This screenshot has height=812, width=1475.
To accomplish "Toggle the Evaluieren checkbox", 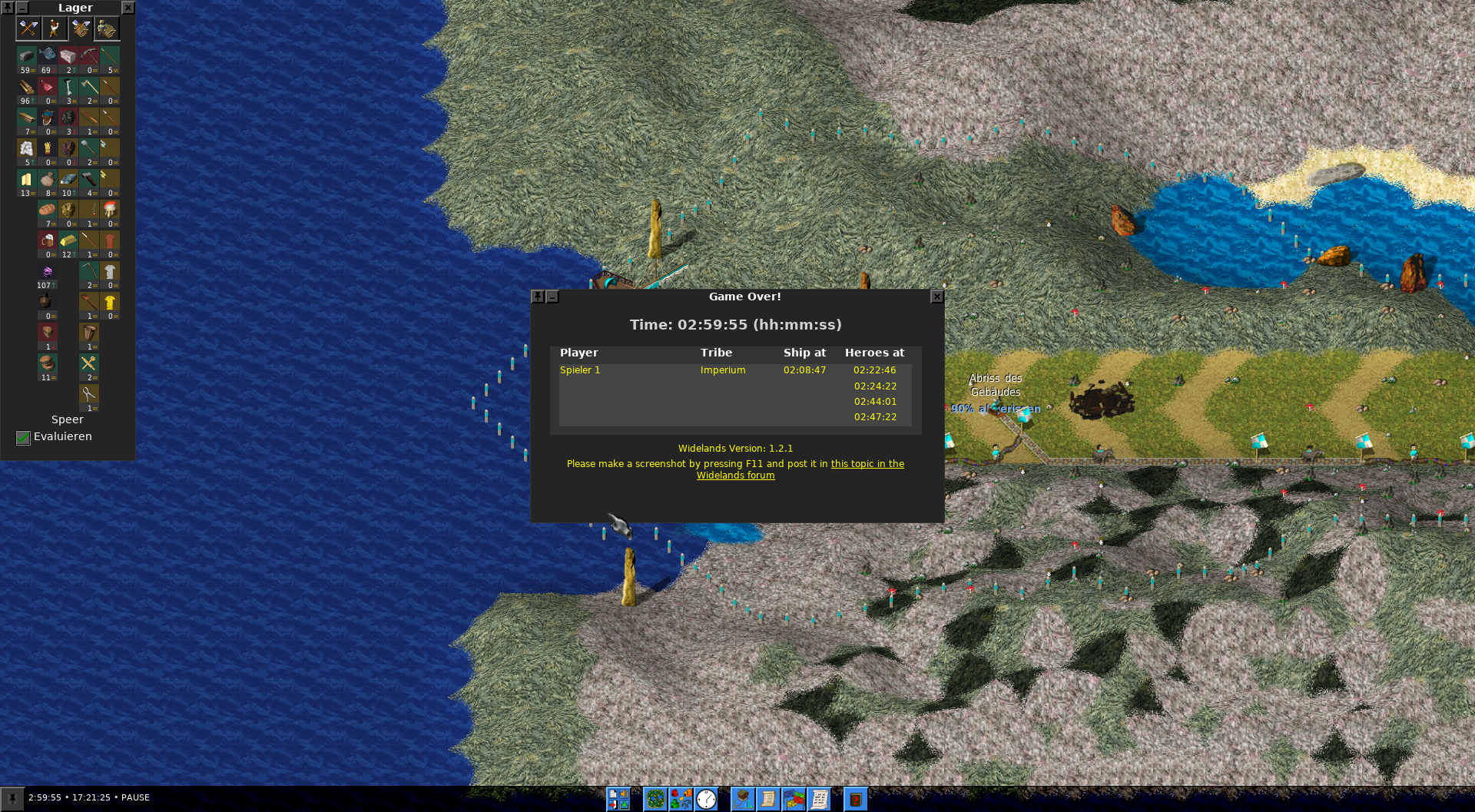I will (23, 437).
